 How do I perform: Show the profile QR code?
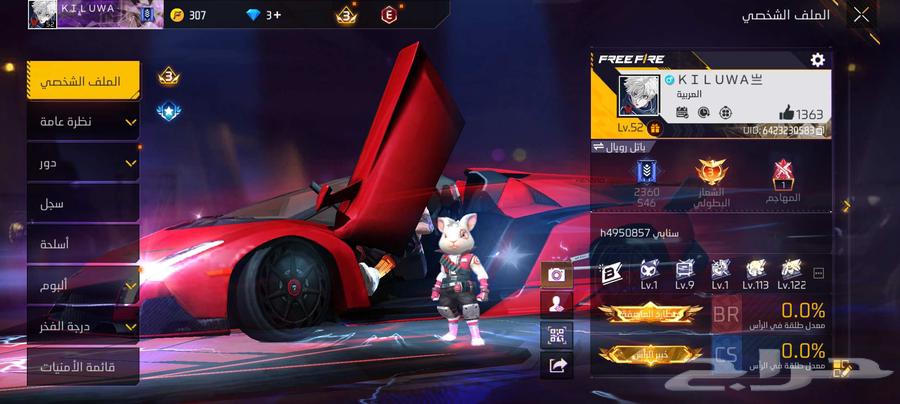pyautogui.click(x=555, y=335)
